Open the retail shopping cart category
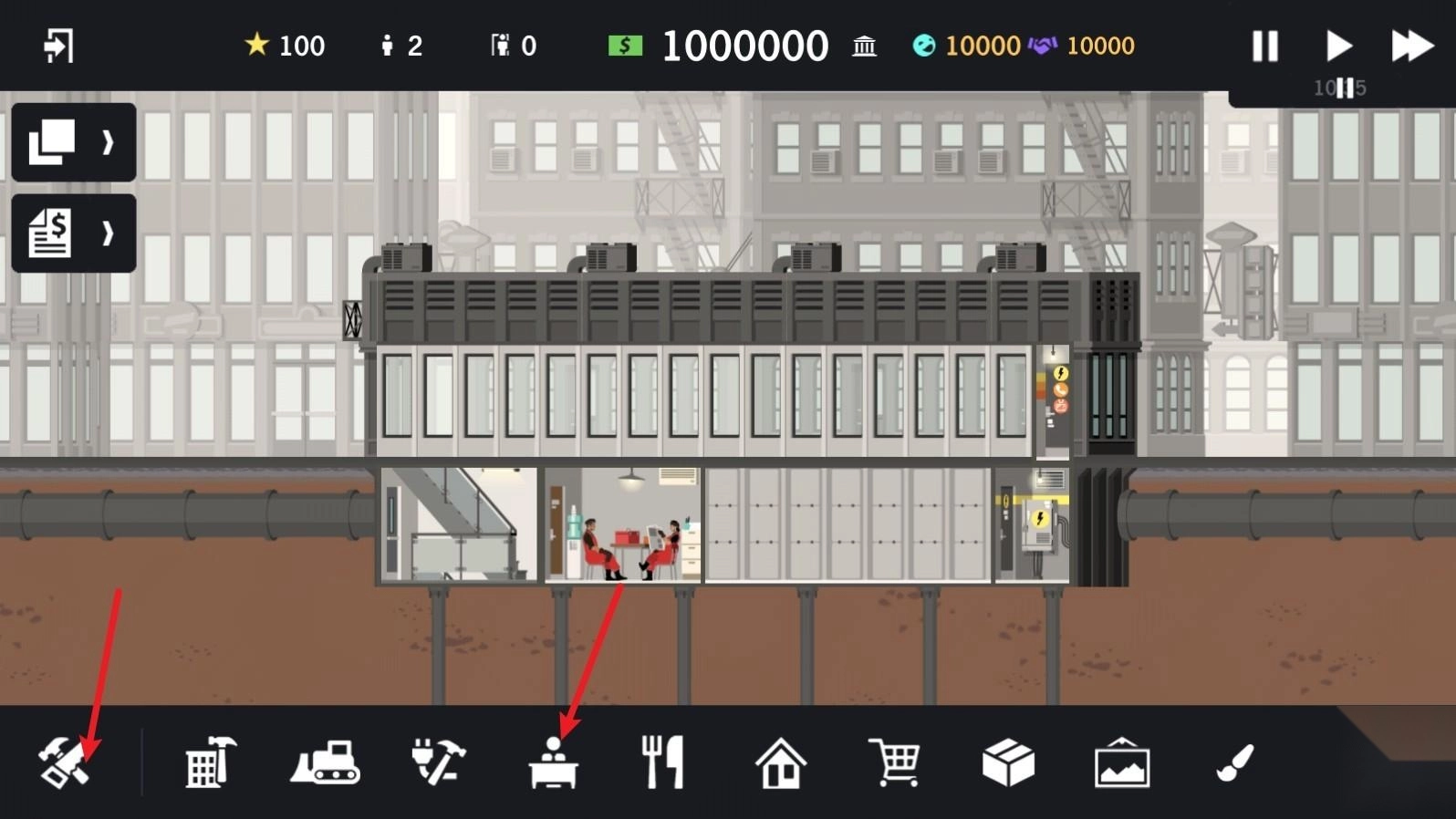The image size is (1456, 819). 894,762
